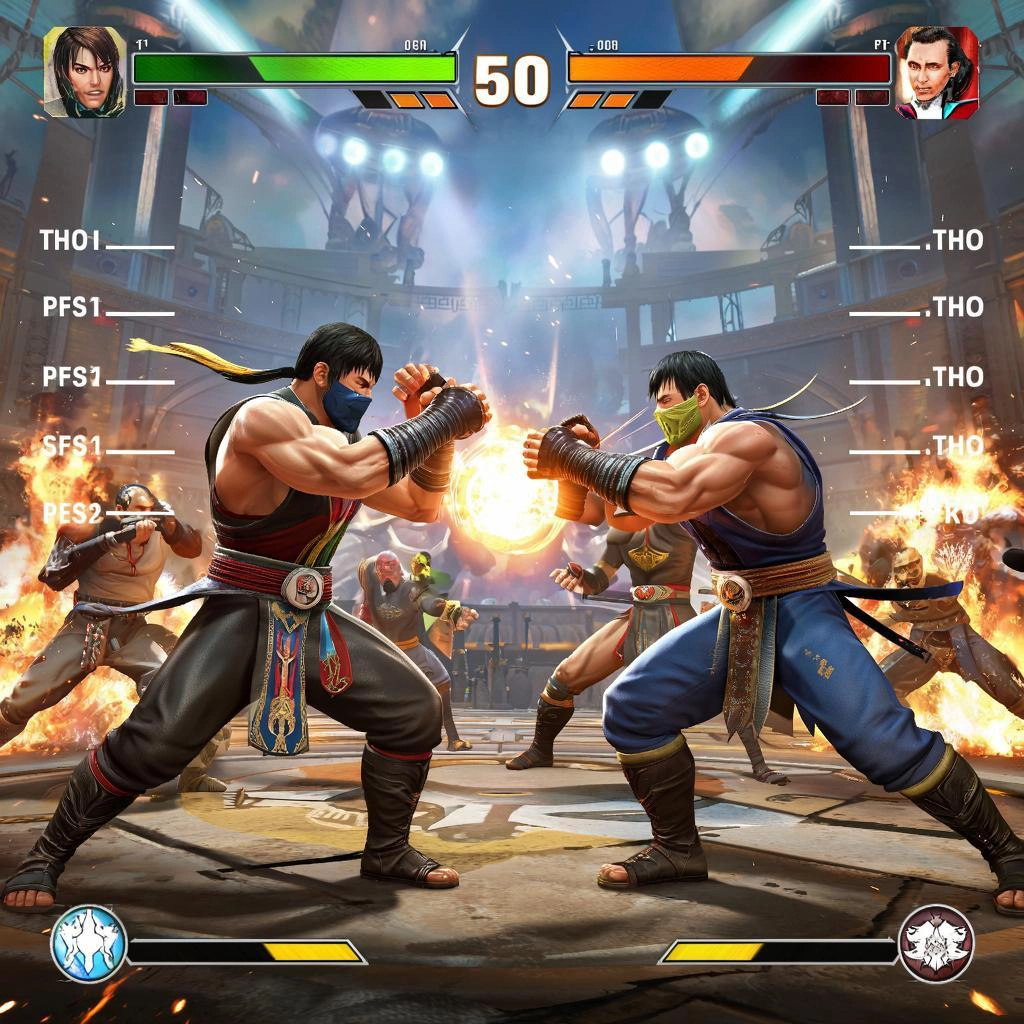Activate the dark red emblem special icon
The image size is (1024, 1024).
pos(936,943)
